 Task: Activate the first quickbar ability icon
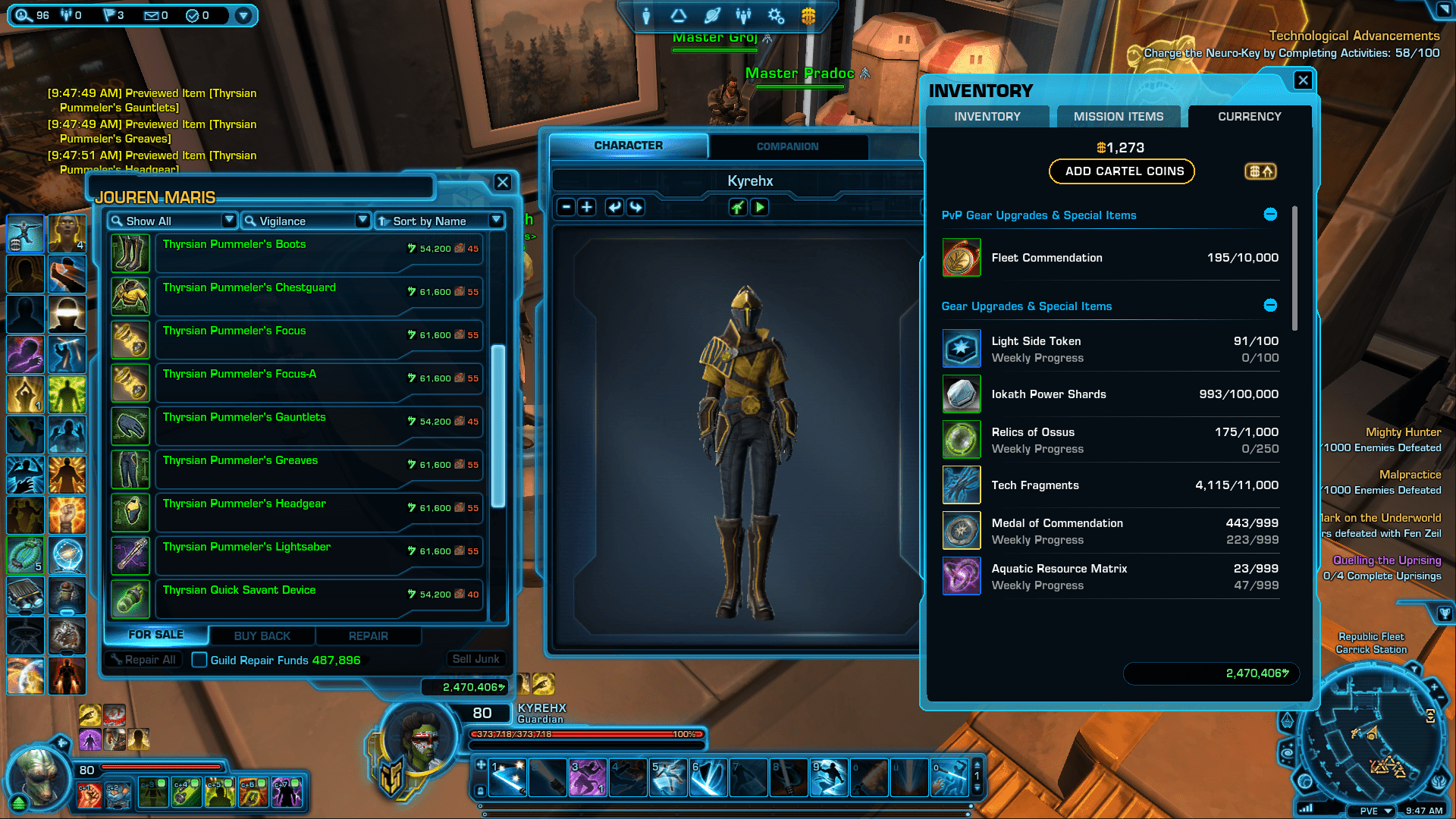(507, 777)
